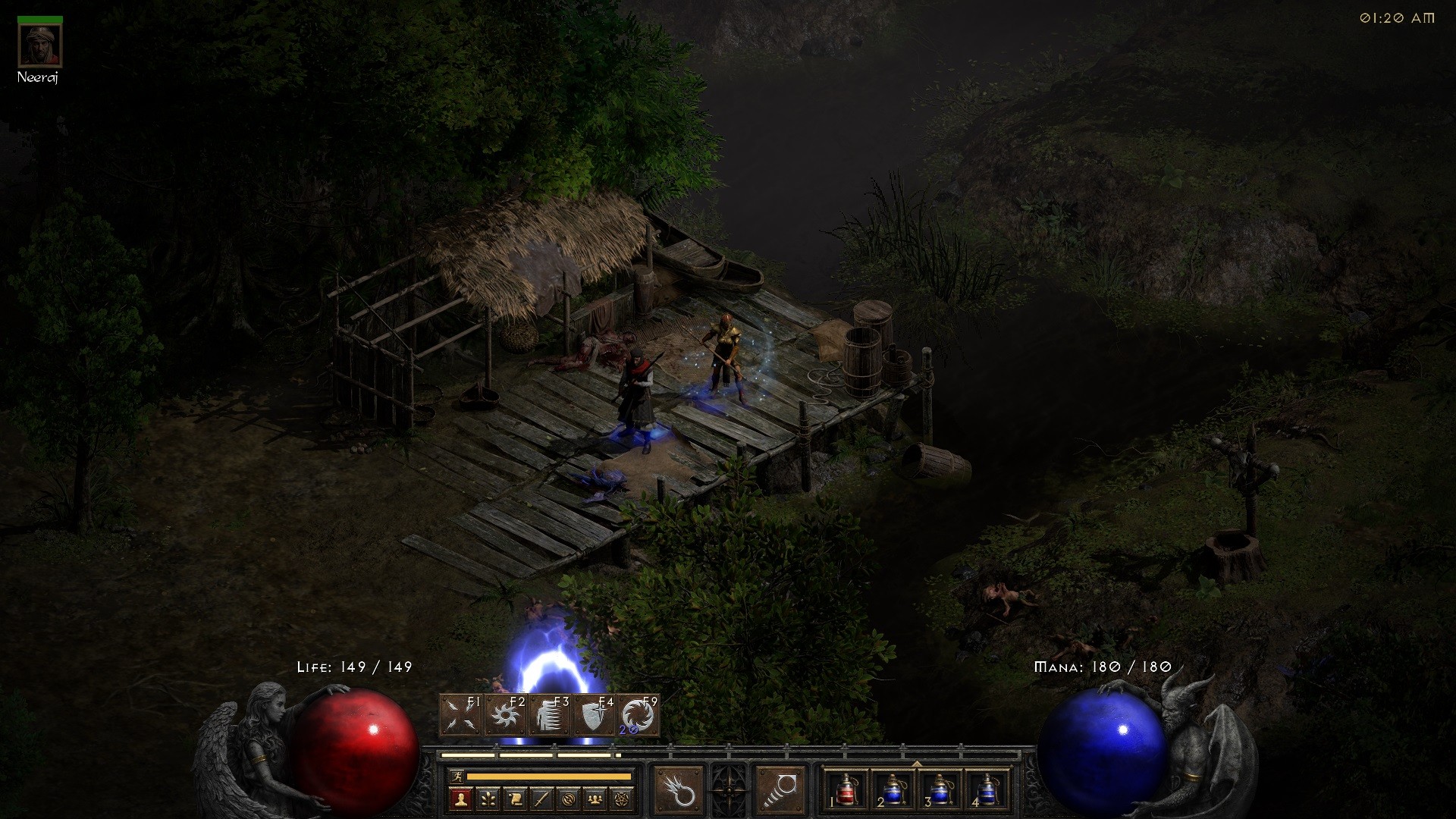Toggle the run/walk button
Screen dimensions: 1456x819
pyautogui.click(x=455, y=777)
